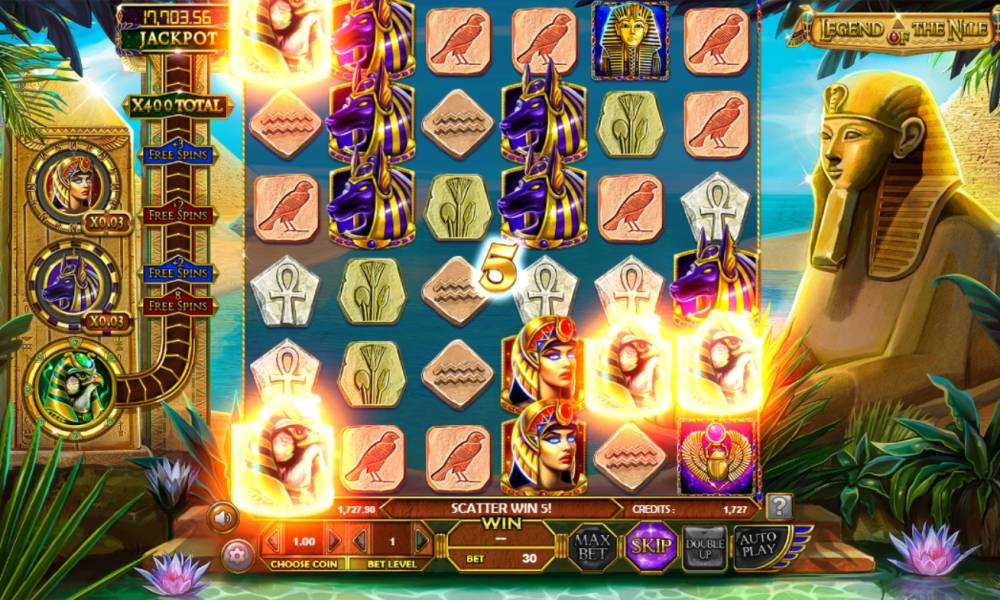This screenshot has height=600, width=1000.
Task: Raise the bet level with right arrow
Action: 421,542
